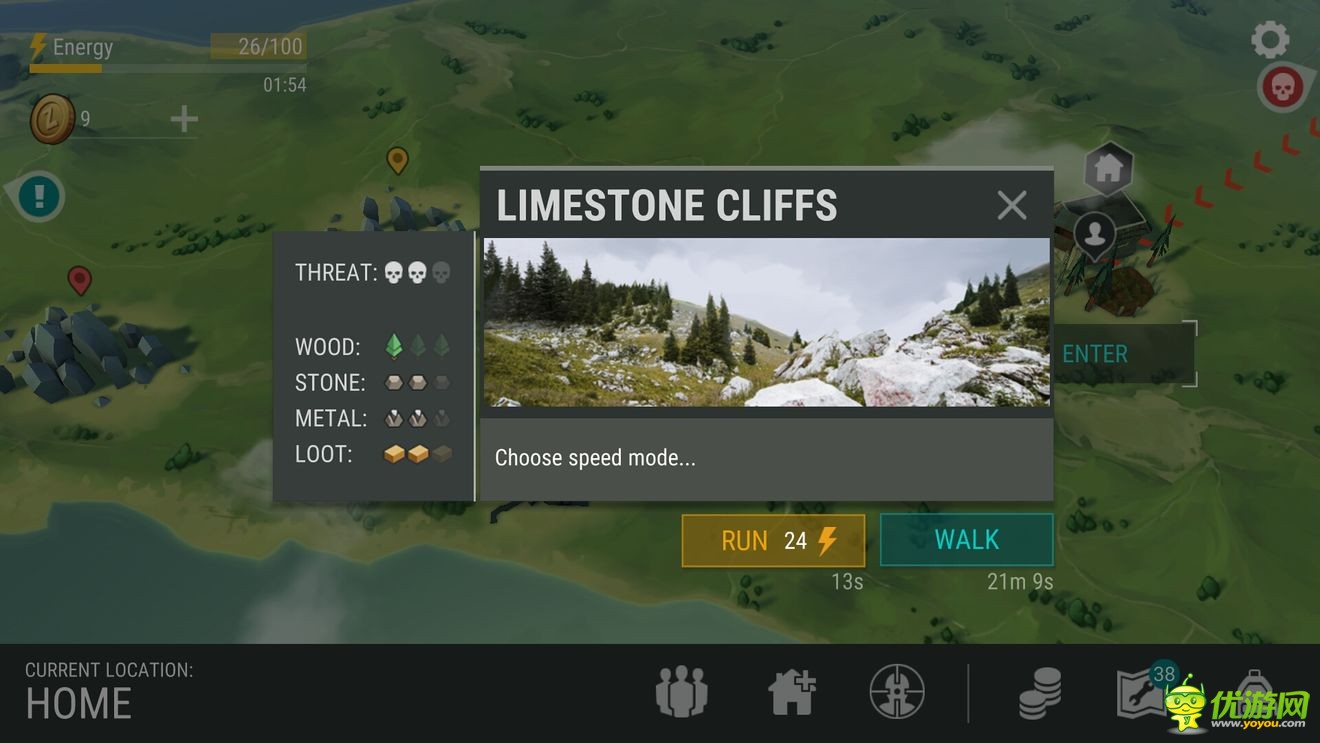Open the crosshair target icon
The image size is (1320, 743).
click(x=897, y=691)
